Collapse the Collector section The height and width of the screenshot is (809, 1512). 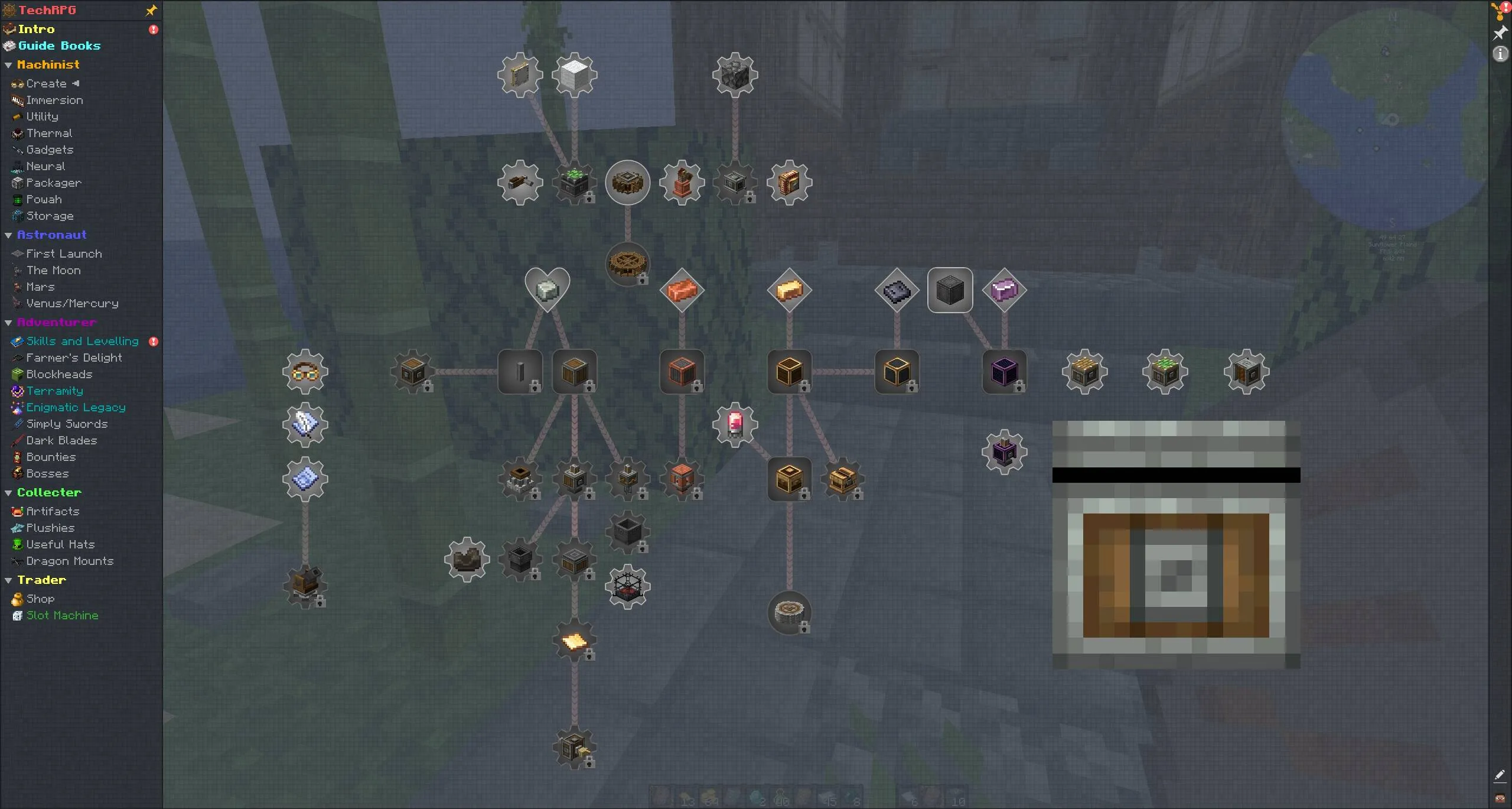pyautogui.click(x=8, y=492)
